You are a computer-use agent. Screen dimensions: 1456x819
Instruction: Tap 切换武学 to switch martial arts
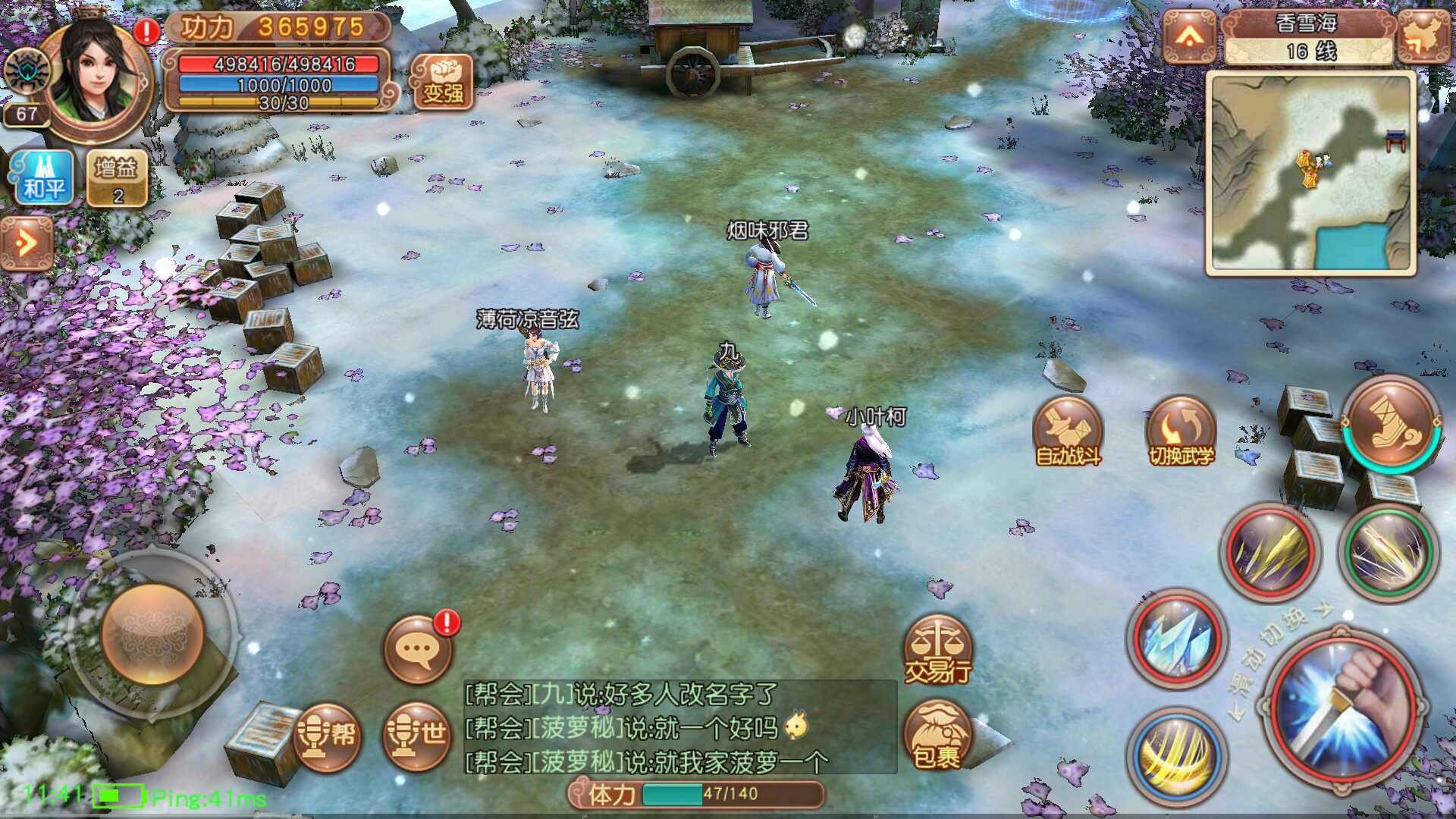pos(1181,432)
